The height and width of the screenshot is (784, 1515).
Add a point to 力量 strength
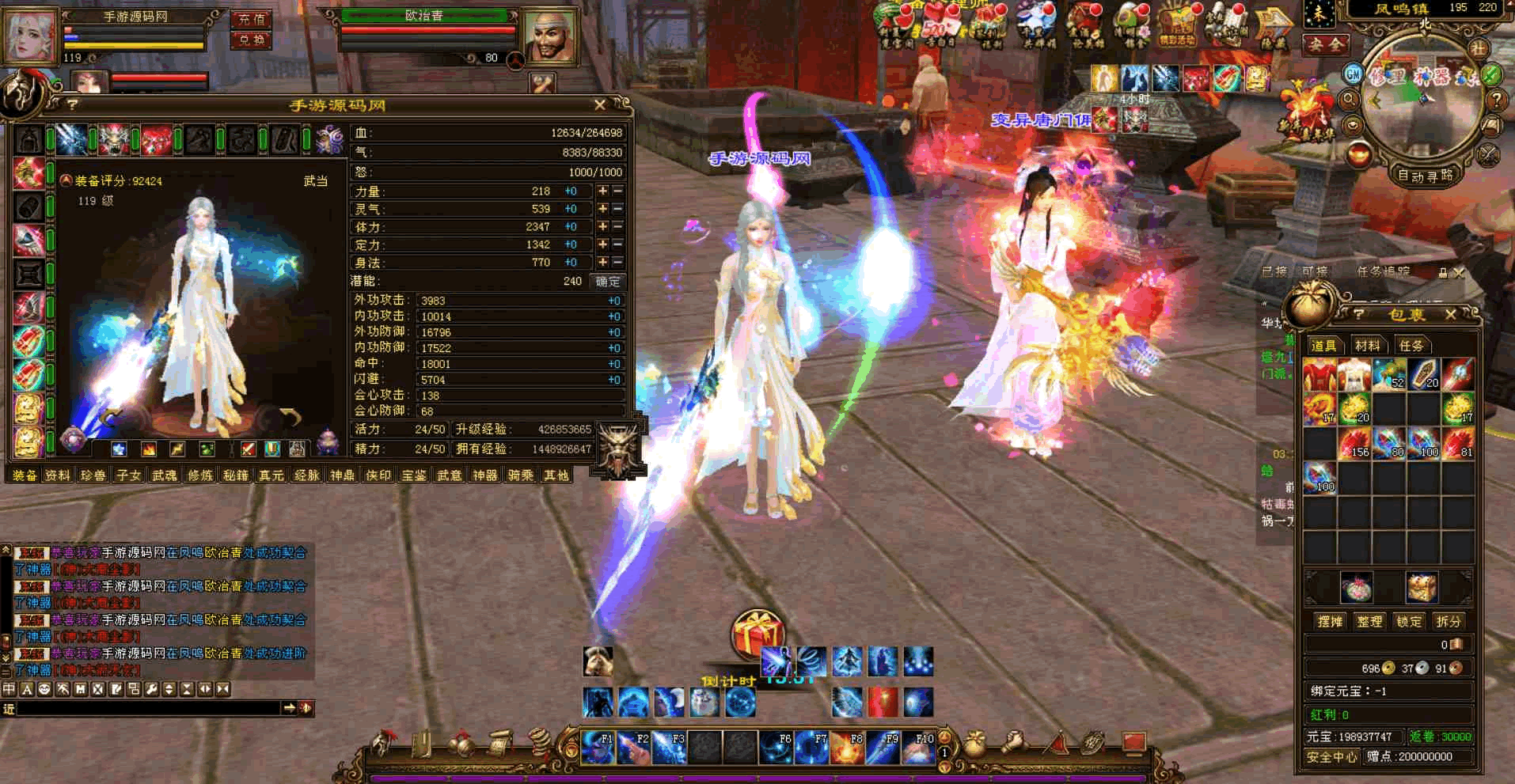602,191
